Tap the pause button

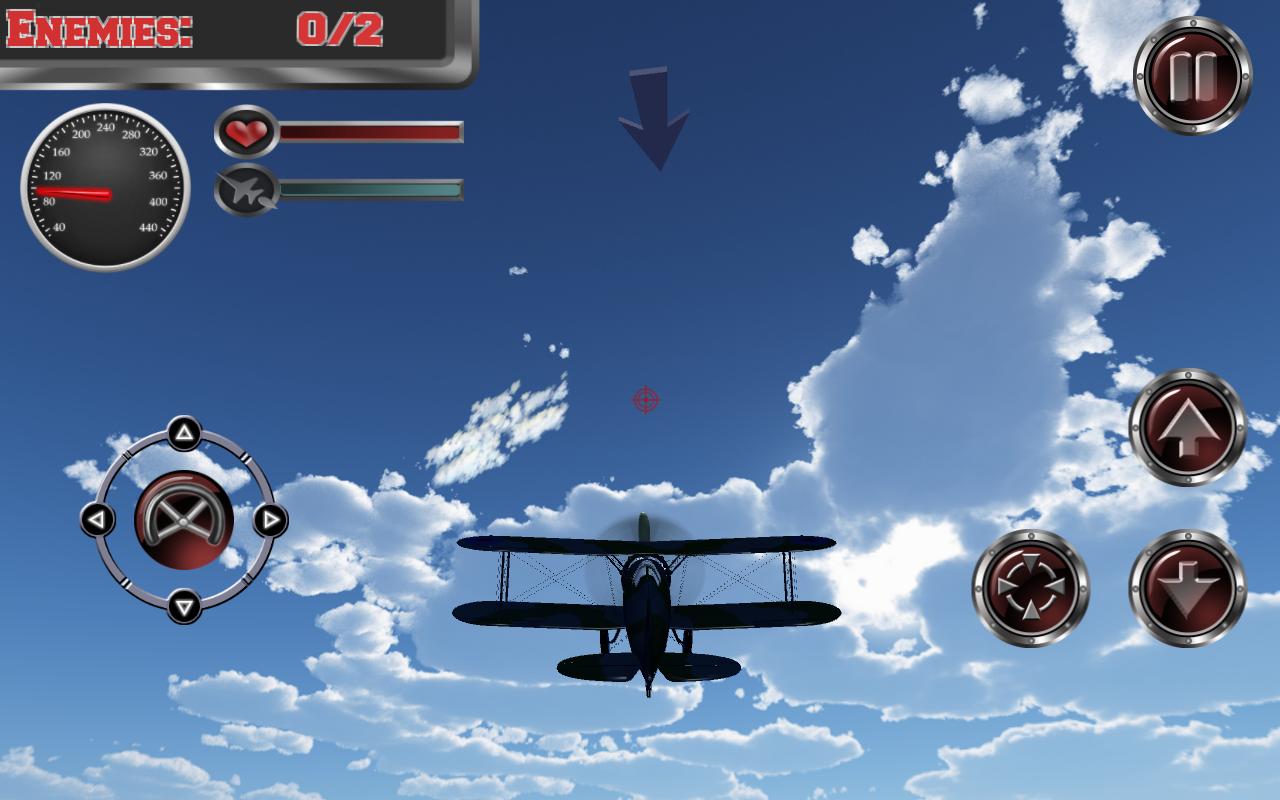(x=1193, y=71)
